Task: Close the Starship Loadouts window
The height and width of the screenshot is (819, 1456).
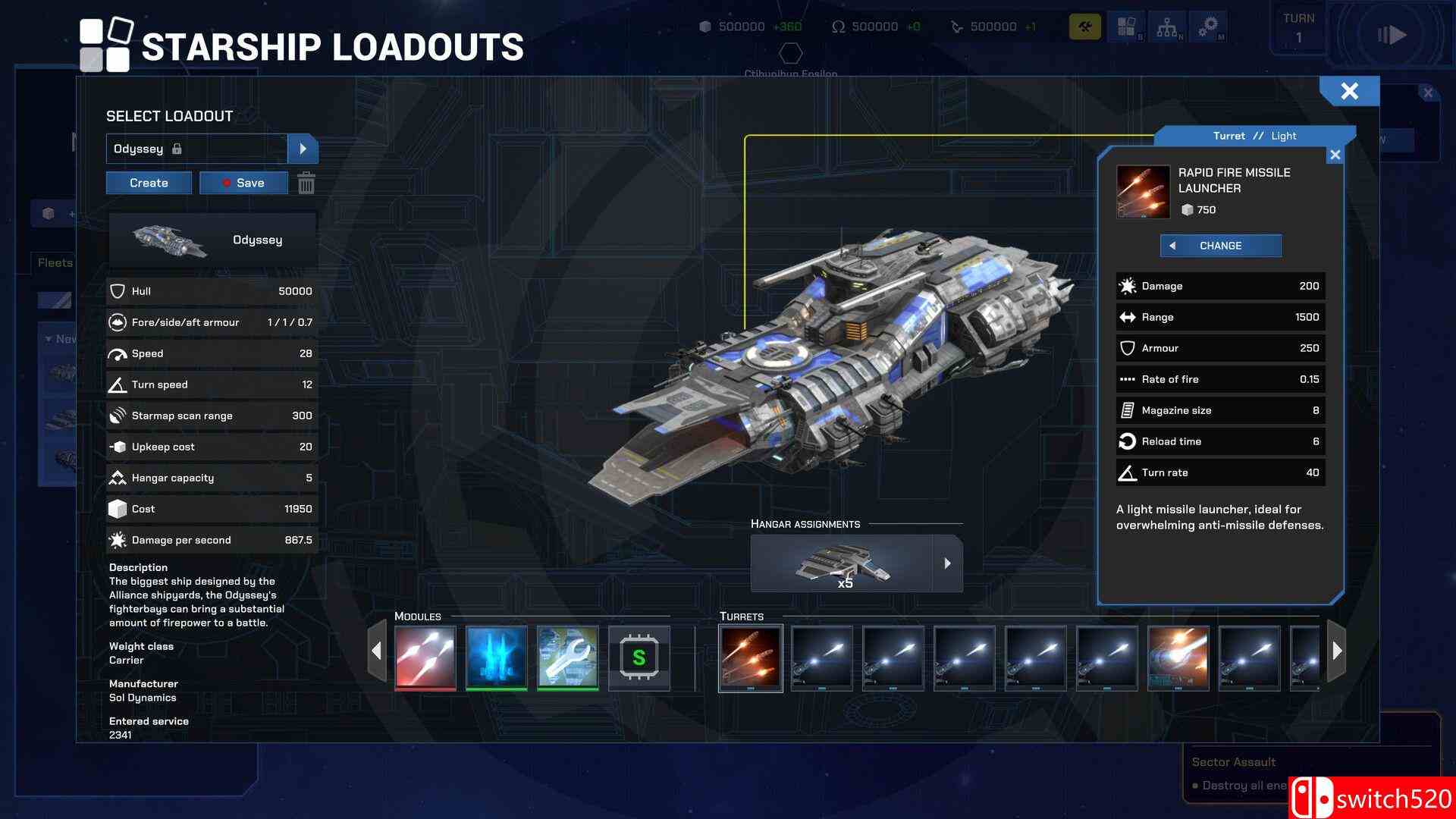Action: tap(1349, 91)
